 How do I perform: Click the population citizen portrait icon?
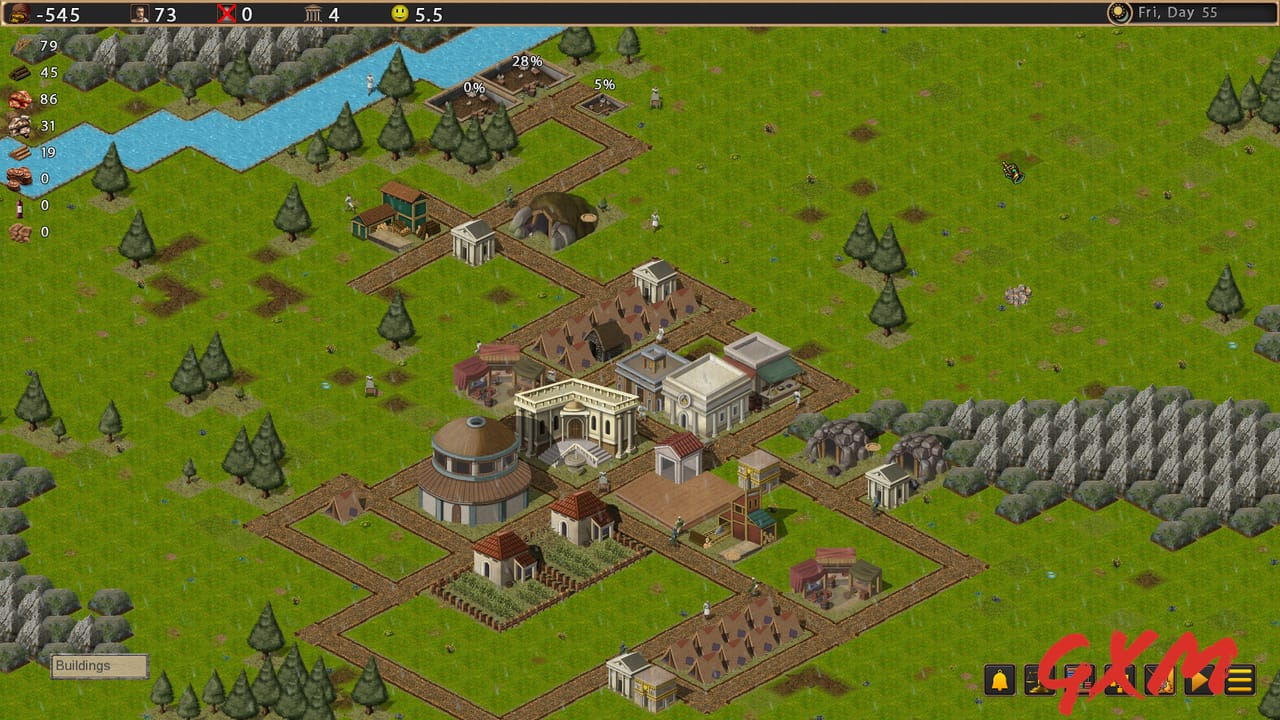tap(139, 14)
